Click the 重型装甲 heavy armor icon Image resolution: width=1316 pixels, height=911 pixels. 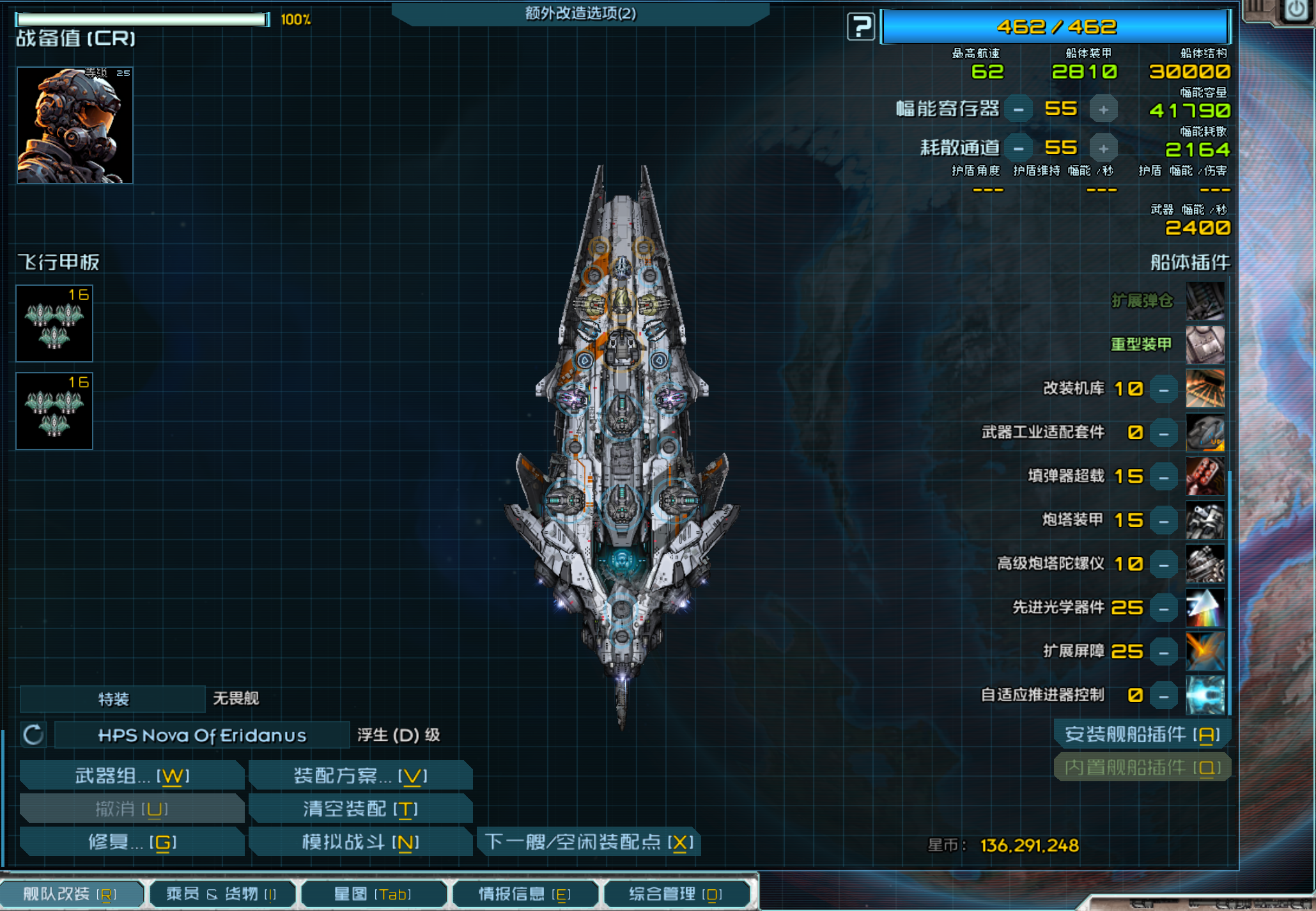click(1206, 345)
